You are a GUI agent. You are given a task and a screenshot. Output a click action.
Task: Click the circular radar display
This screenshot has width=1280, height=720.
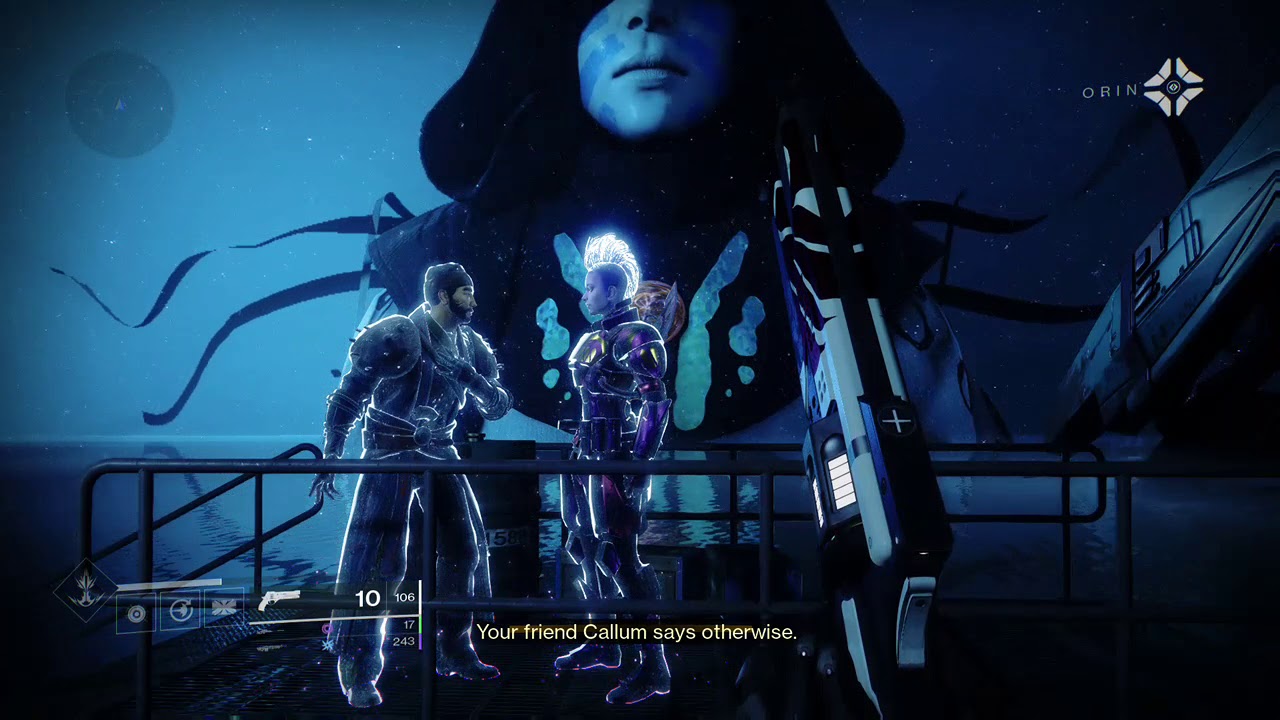120,104
